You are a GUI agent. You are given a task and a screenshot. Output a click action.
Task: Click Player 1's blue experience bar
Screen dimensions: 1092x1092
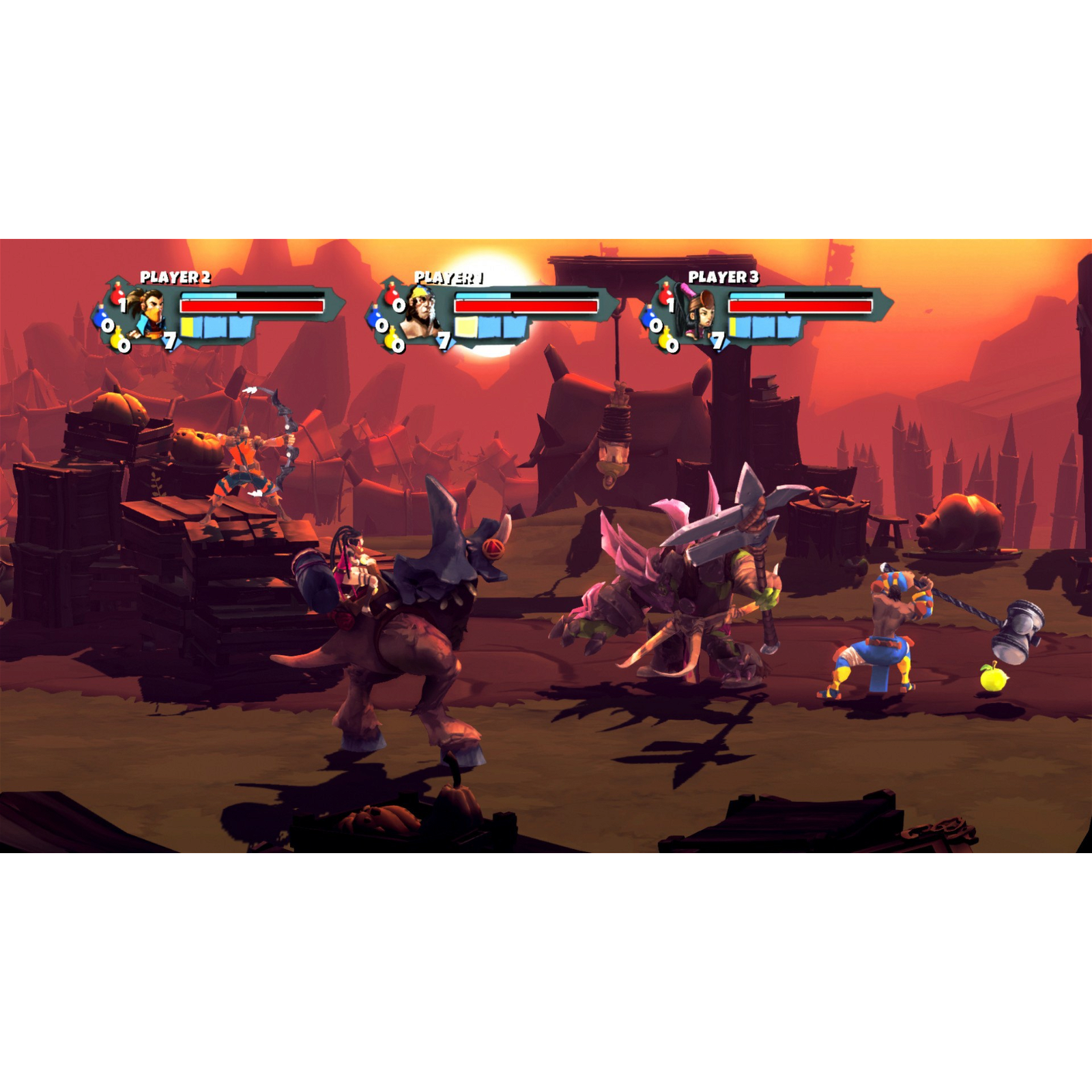(x=483, y=294)
